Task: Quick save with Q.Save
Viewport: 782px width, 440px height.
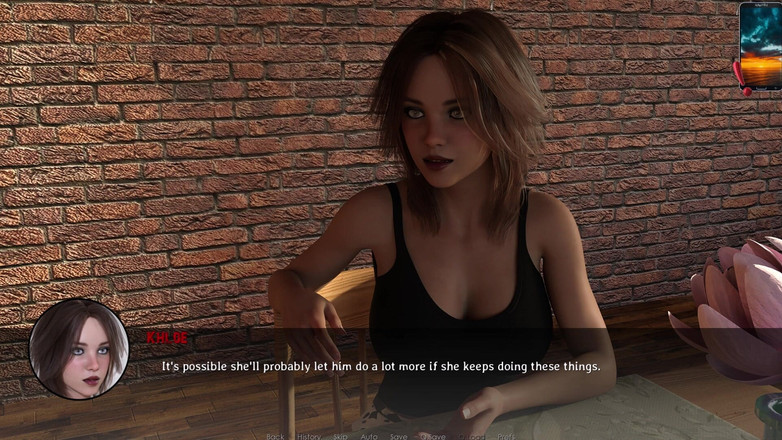Action: coord(434,436)
